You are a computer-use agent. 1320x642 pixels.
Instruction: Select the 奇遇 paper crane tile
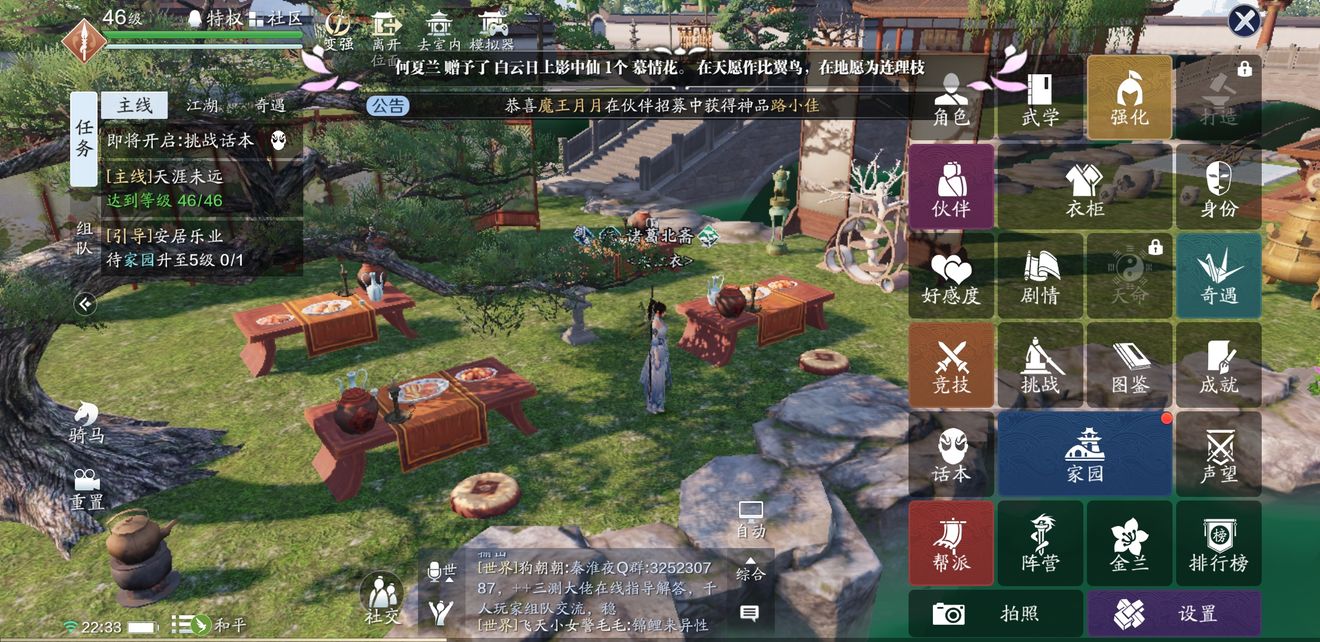(1218, 276)
